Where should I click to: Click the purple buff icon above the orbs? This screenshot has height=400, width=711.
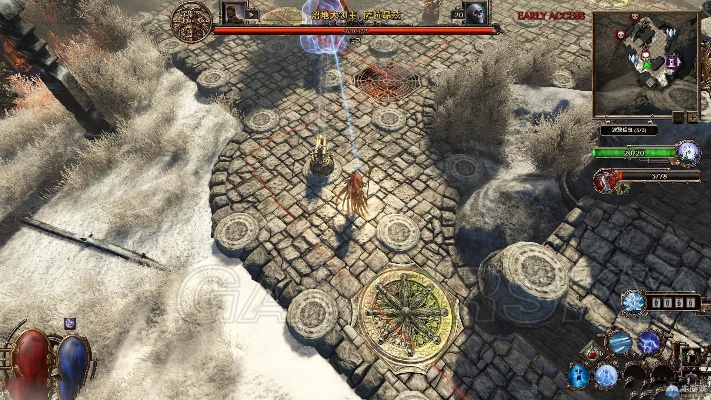[x=70, y=322]
